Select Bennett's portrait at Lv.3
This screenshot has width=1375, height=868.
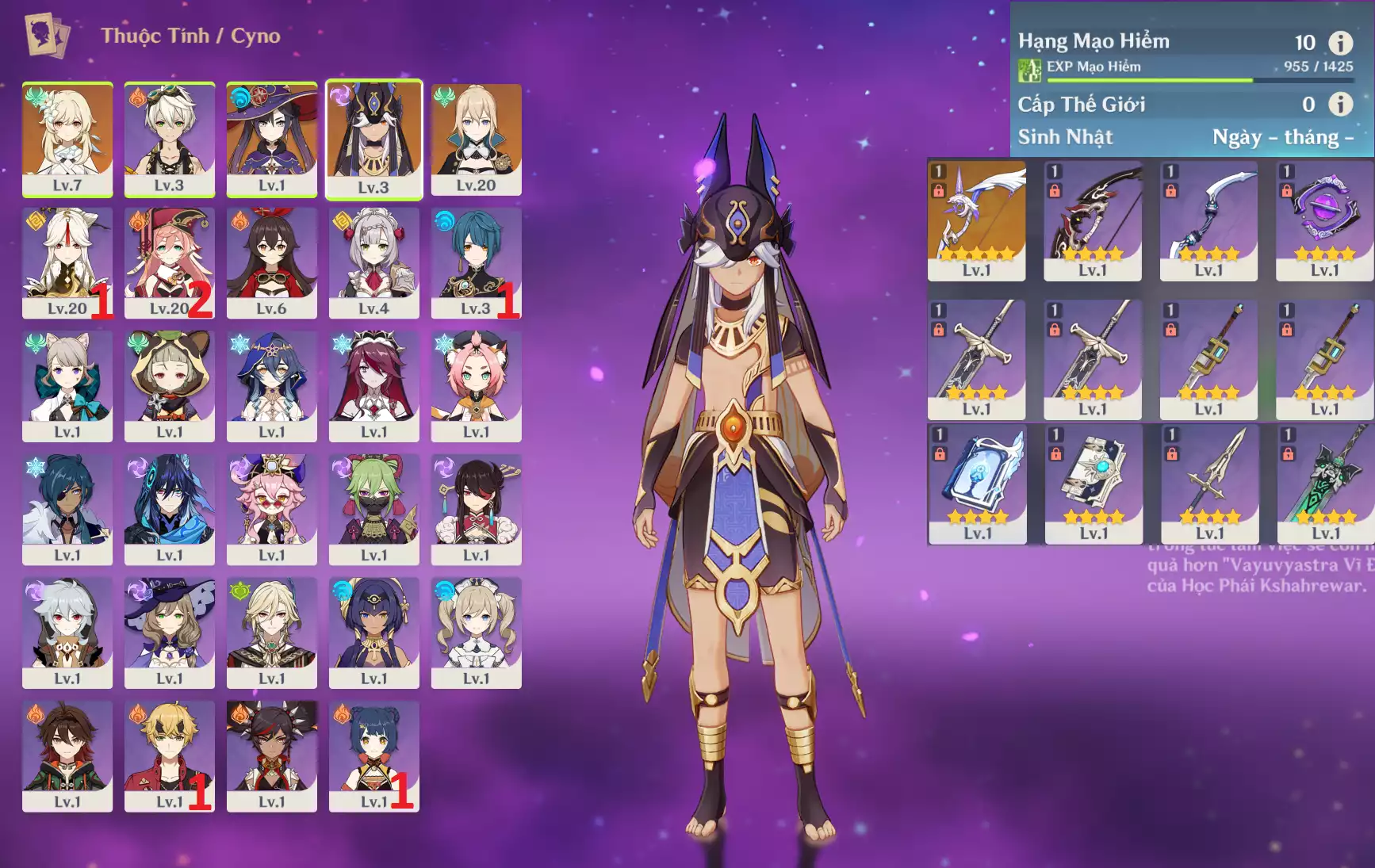point(169,138)
